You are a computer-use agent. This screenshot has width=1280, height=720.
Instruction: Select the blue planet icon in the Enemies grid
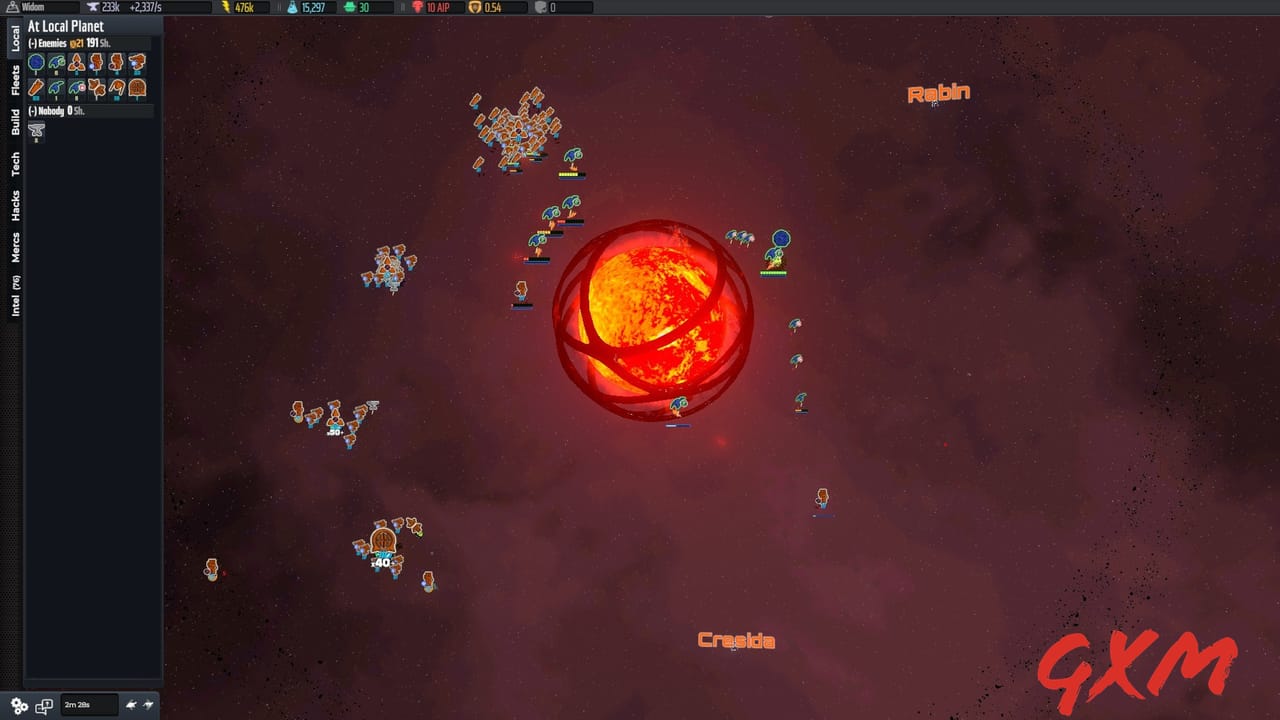(36, 62)
